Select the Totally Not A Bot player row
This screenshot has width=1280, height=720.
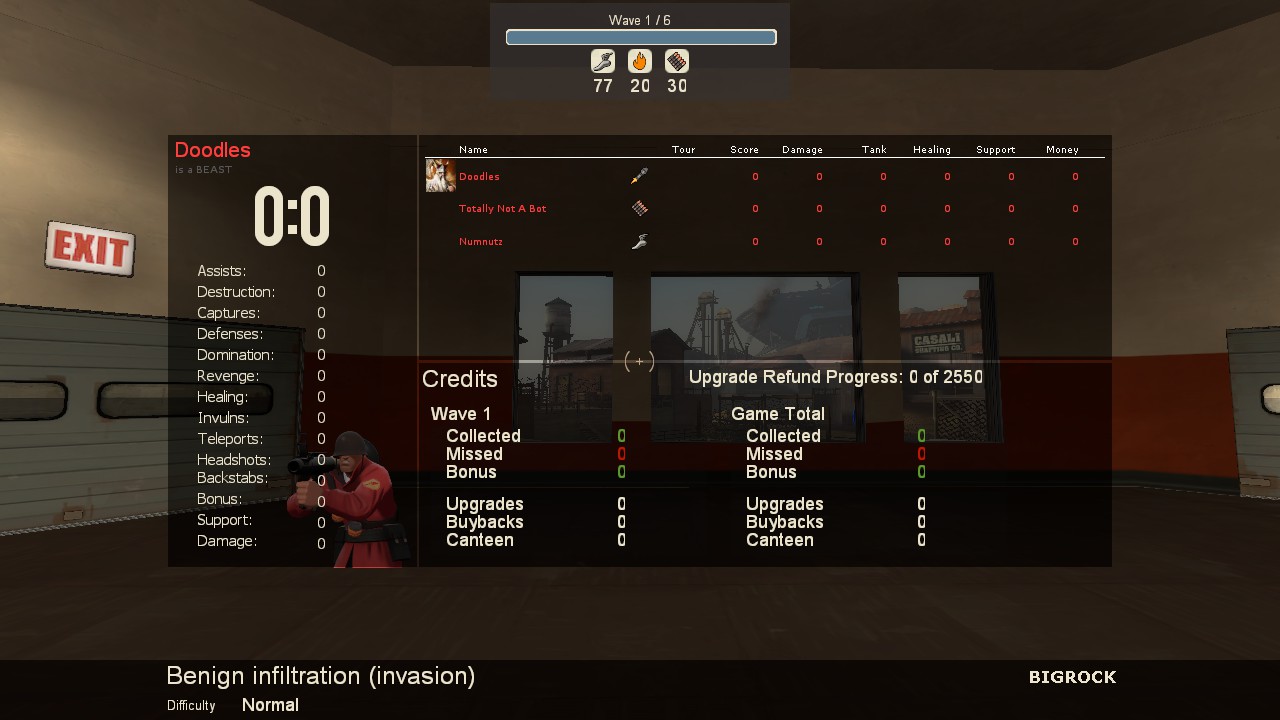[x=502, y=209]
